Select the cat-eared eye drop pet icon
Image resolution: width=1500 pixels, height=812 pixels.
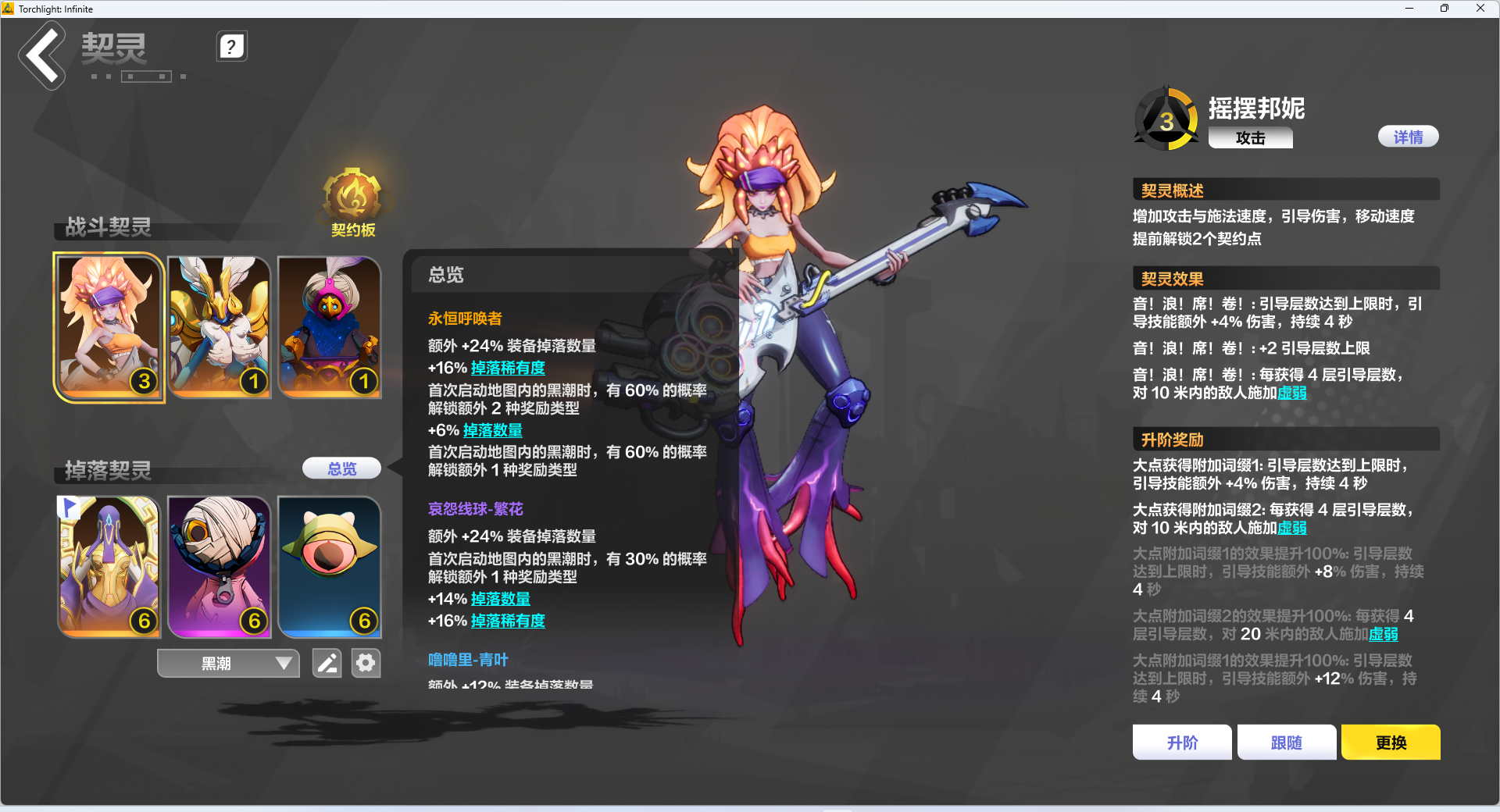click(329, 567)
